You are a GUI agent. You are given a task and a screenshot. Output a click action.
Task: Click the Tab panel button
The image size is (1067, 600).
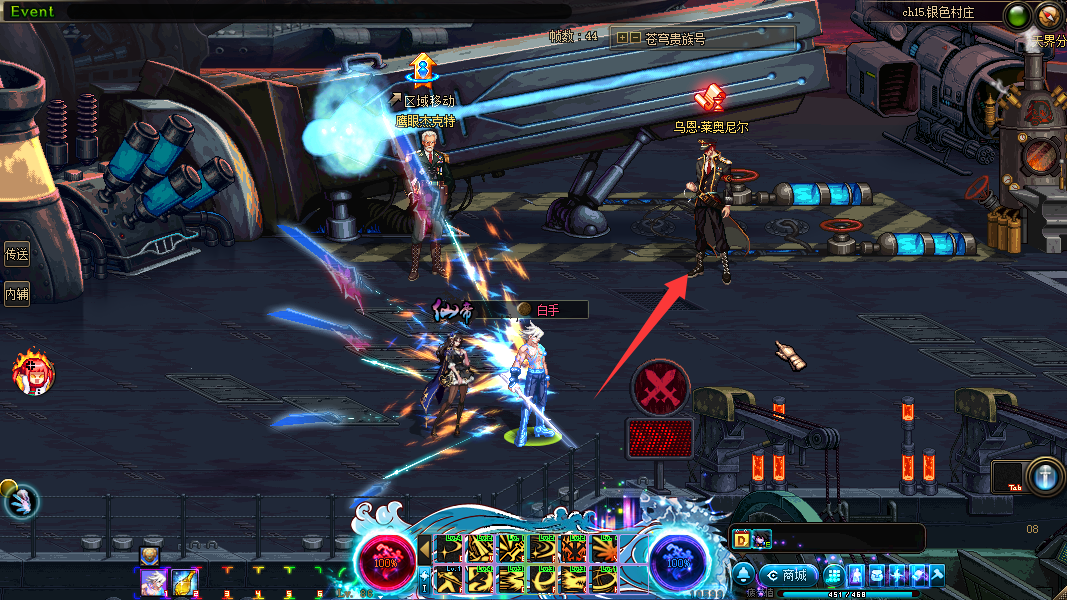click(x=1013, y=477)
